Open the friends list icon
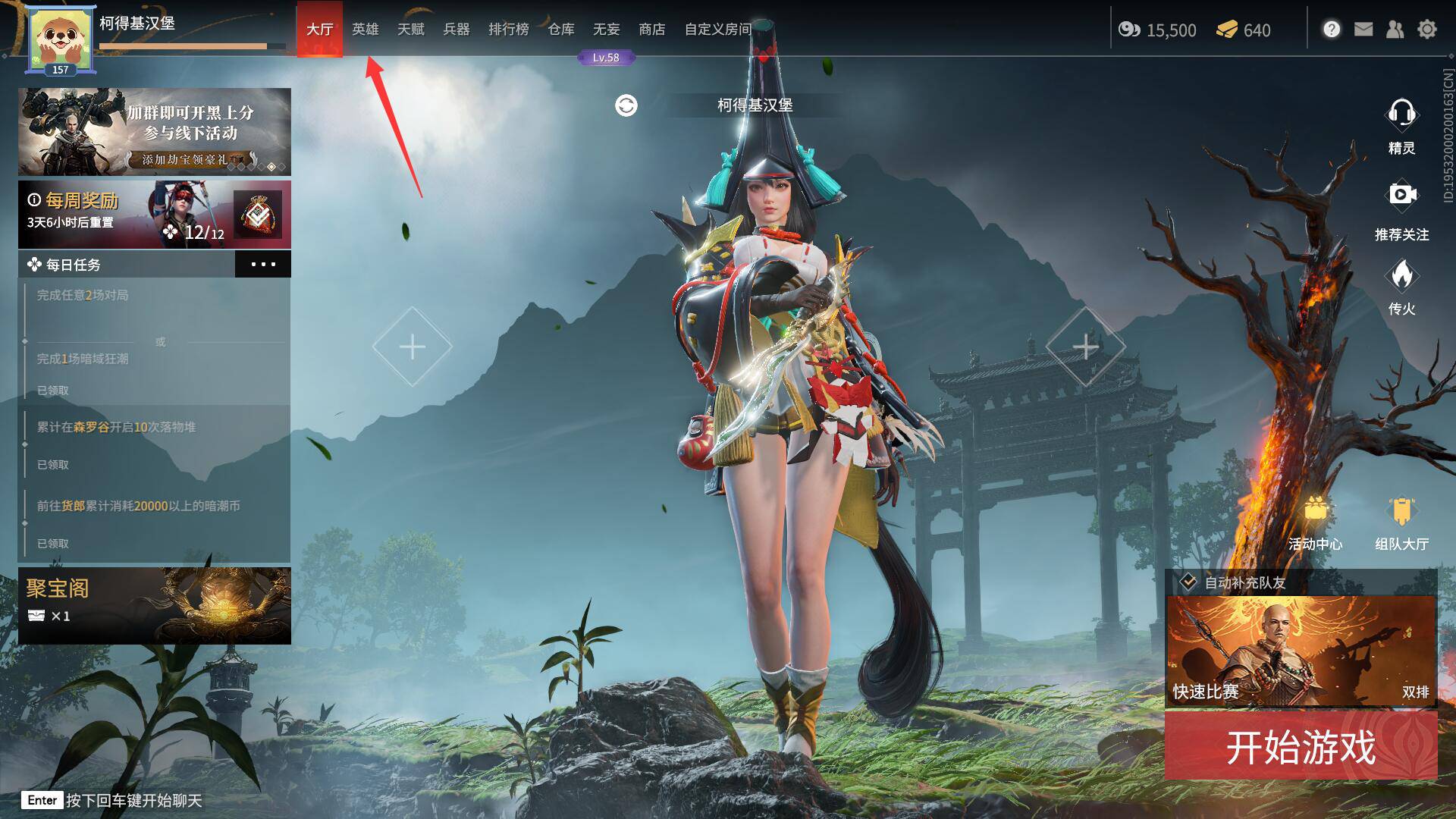 click(1395, 30)
